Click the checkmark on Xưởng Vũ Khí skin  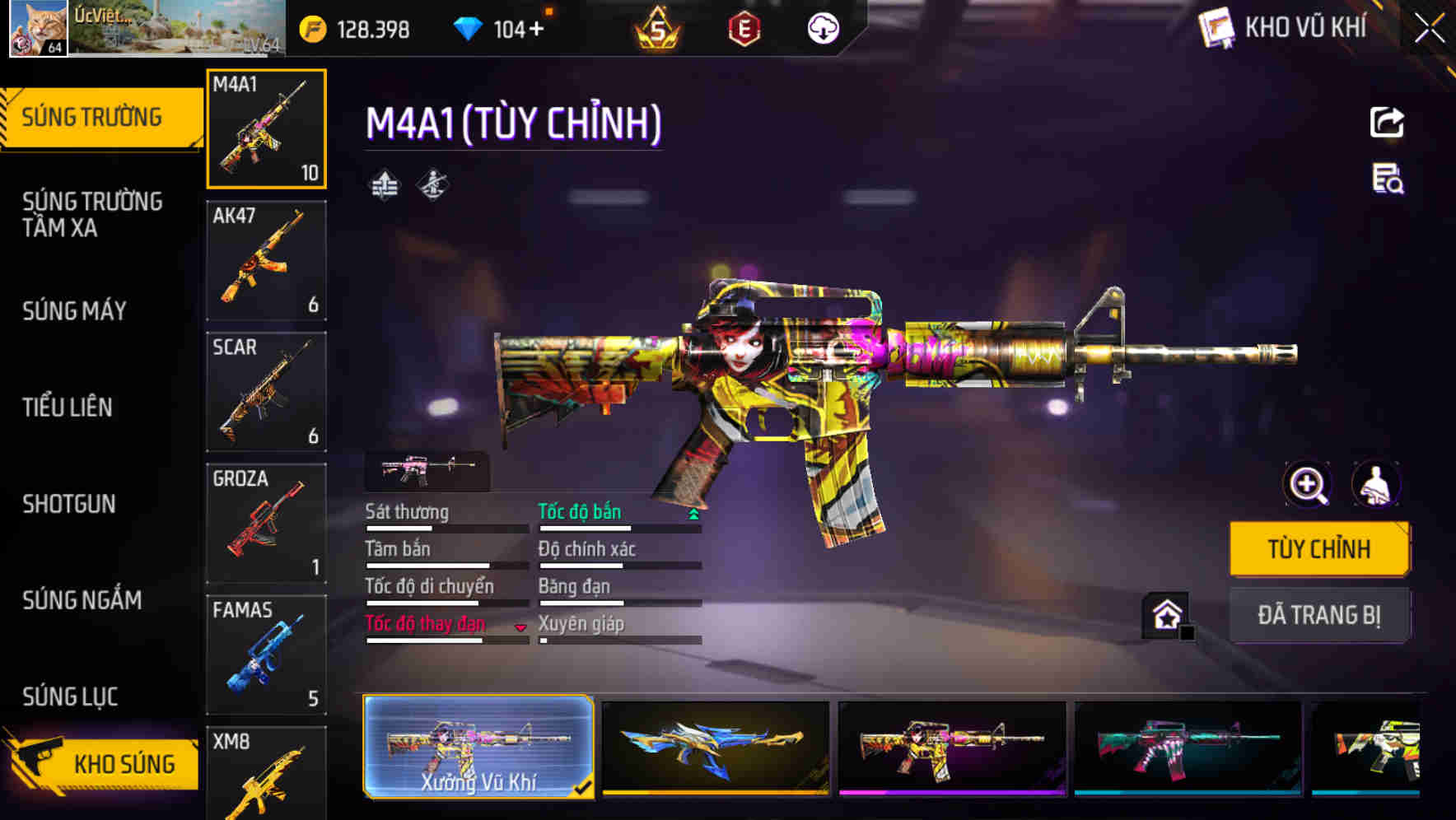(586, 788)
